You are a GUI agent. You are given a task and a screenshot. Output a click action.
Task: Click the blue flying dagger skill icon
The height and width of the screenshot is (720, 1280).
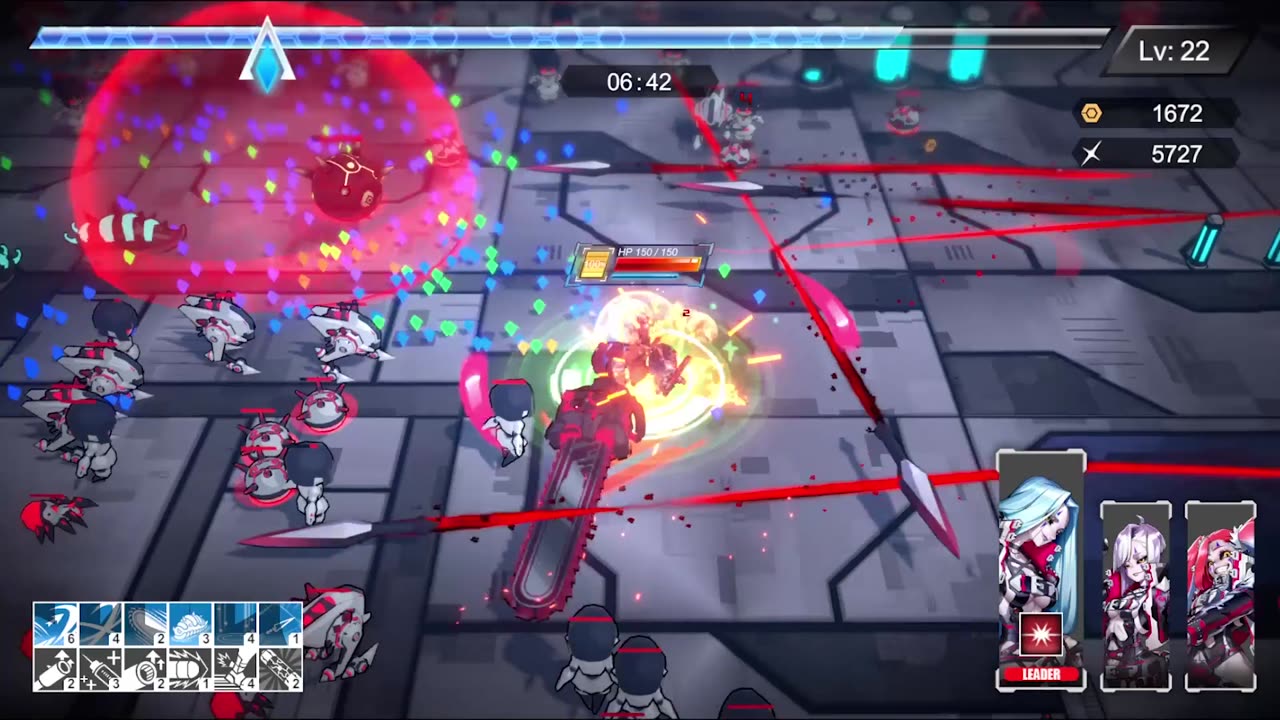pyautogui.click(x=280, y=624)
